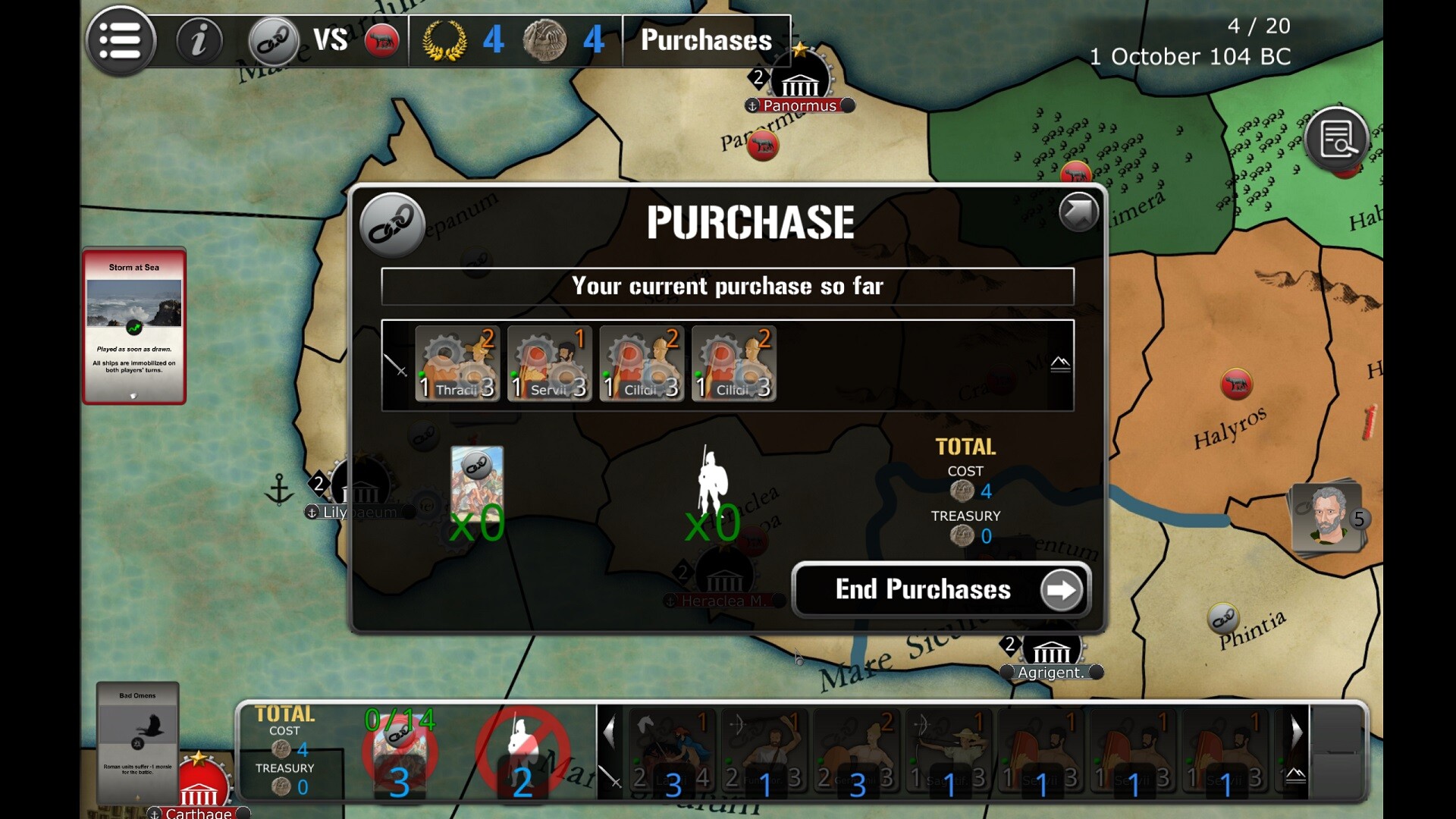
Task: Toggle the sort icon at purchase list right
Action: pyautogui.click(x=1060, y=365)
